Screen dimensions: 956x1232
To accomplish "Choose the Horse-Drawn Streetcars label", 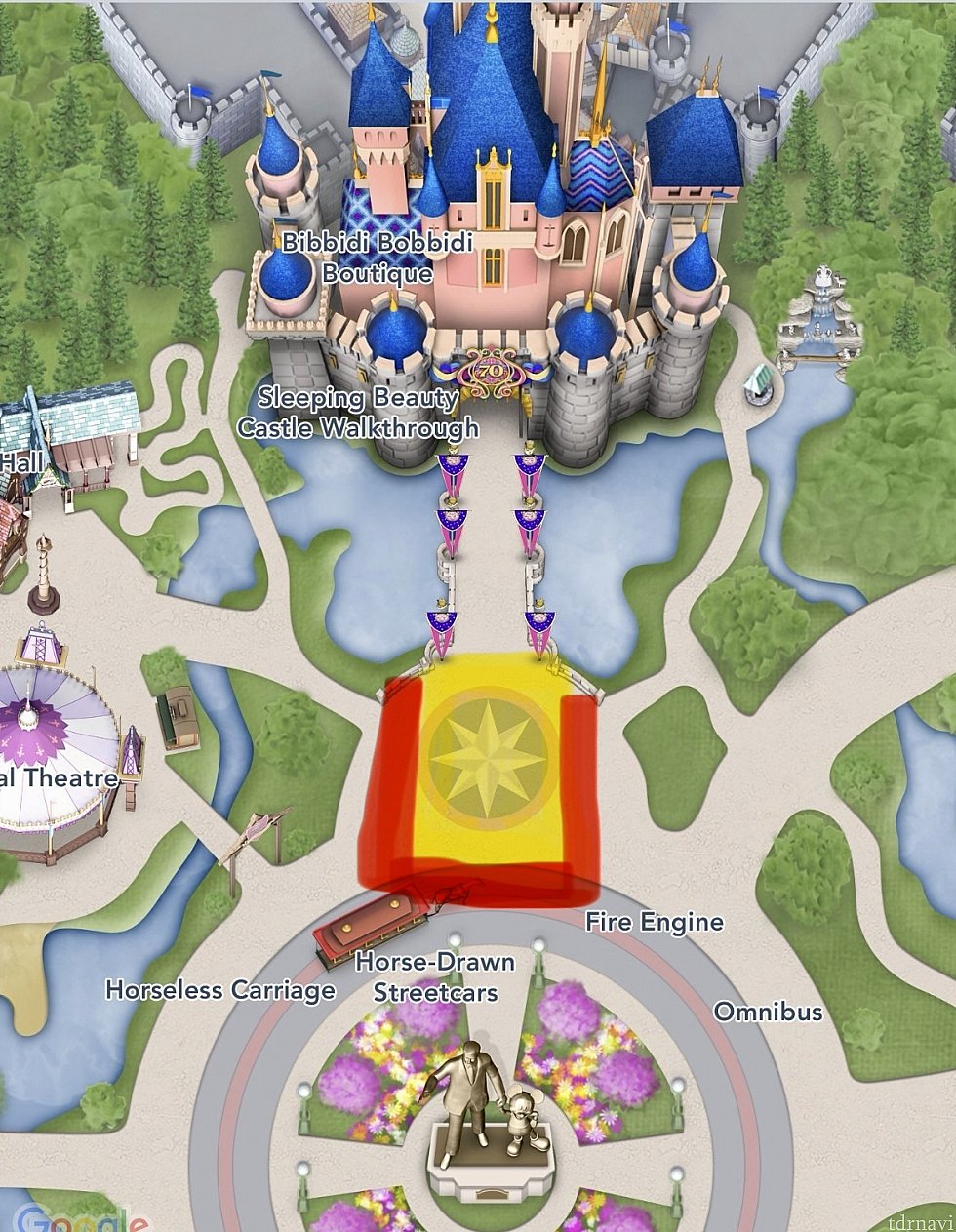I will pos(435,976).
